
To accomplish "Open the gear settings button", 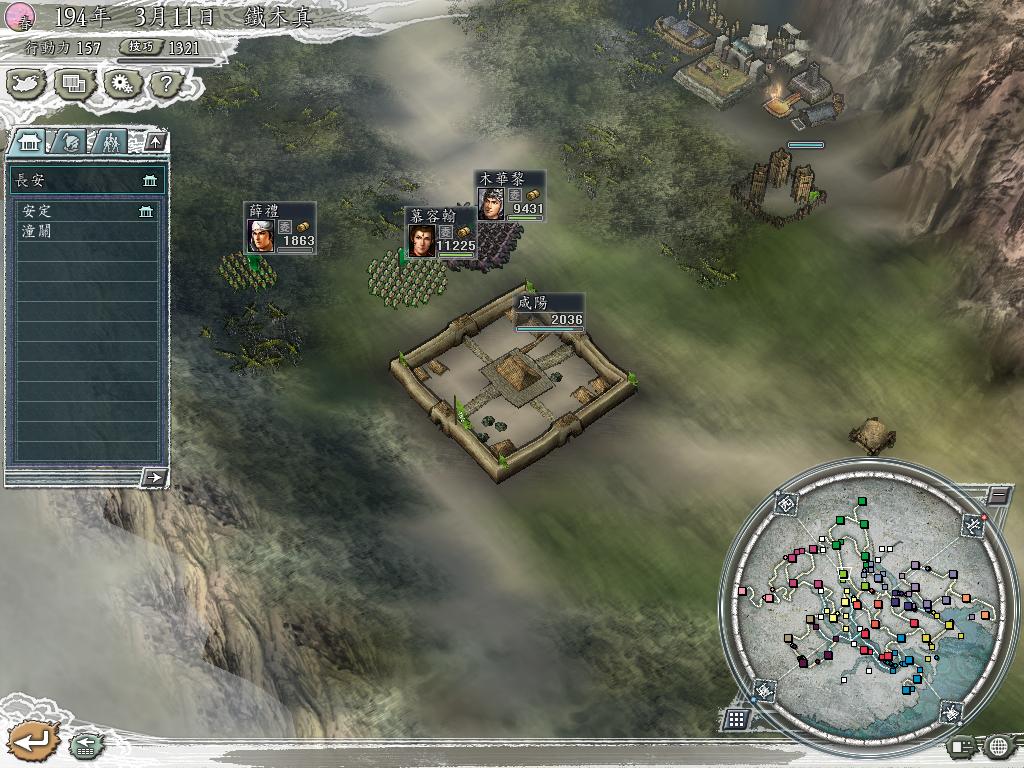I will (x=121, y=84).
